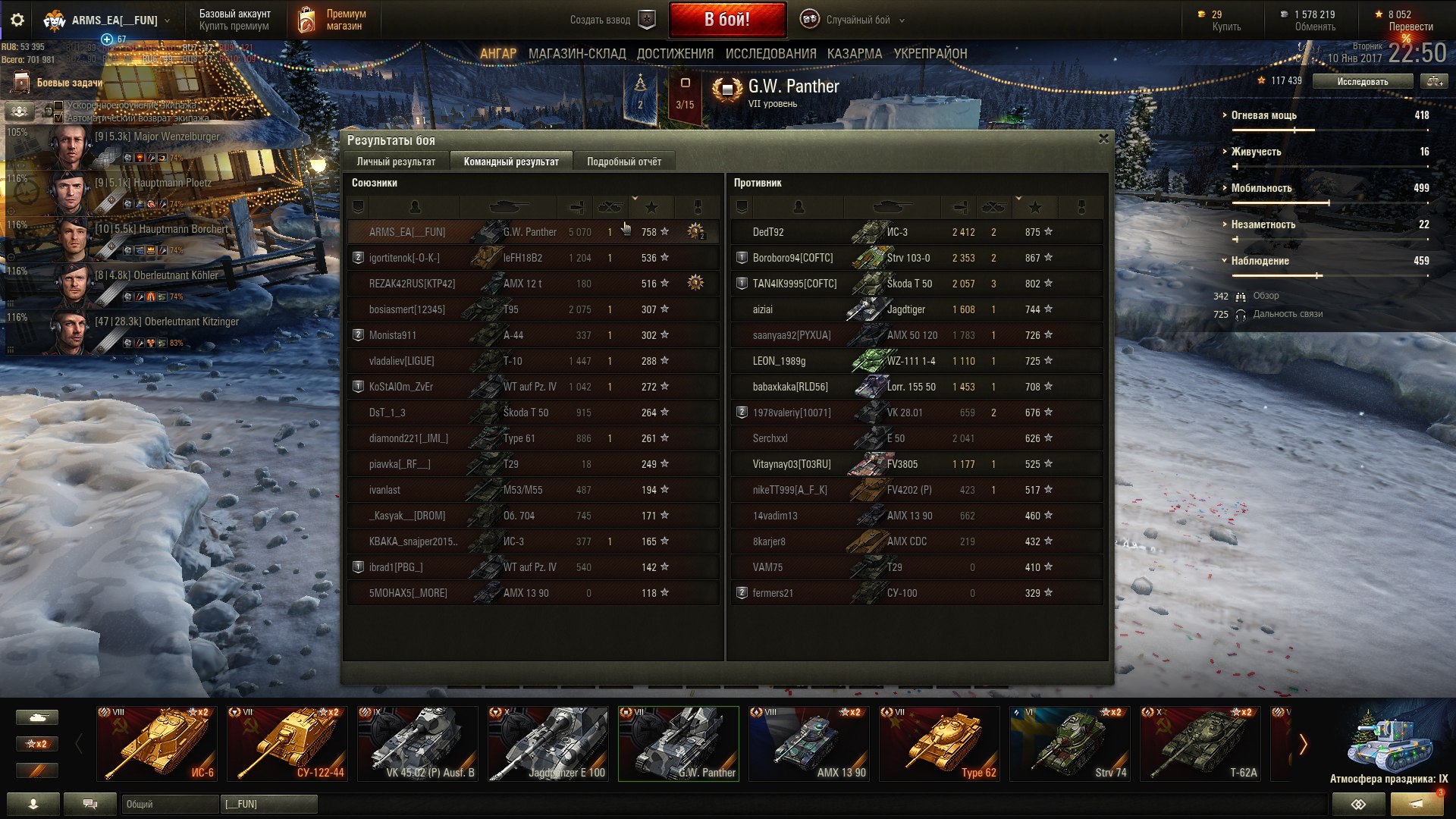Click the platoon emblem beside Создать взвод

point(645,20)
